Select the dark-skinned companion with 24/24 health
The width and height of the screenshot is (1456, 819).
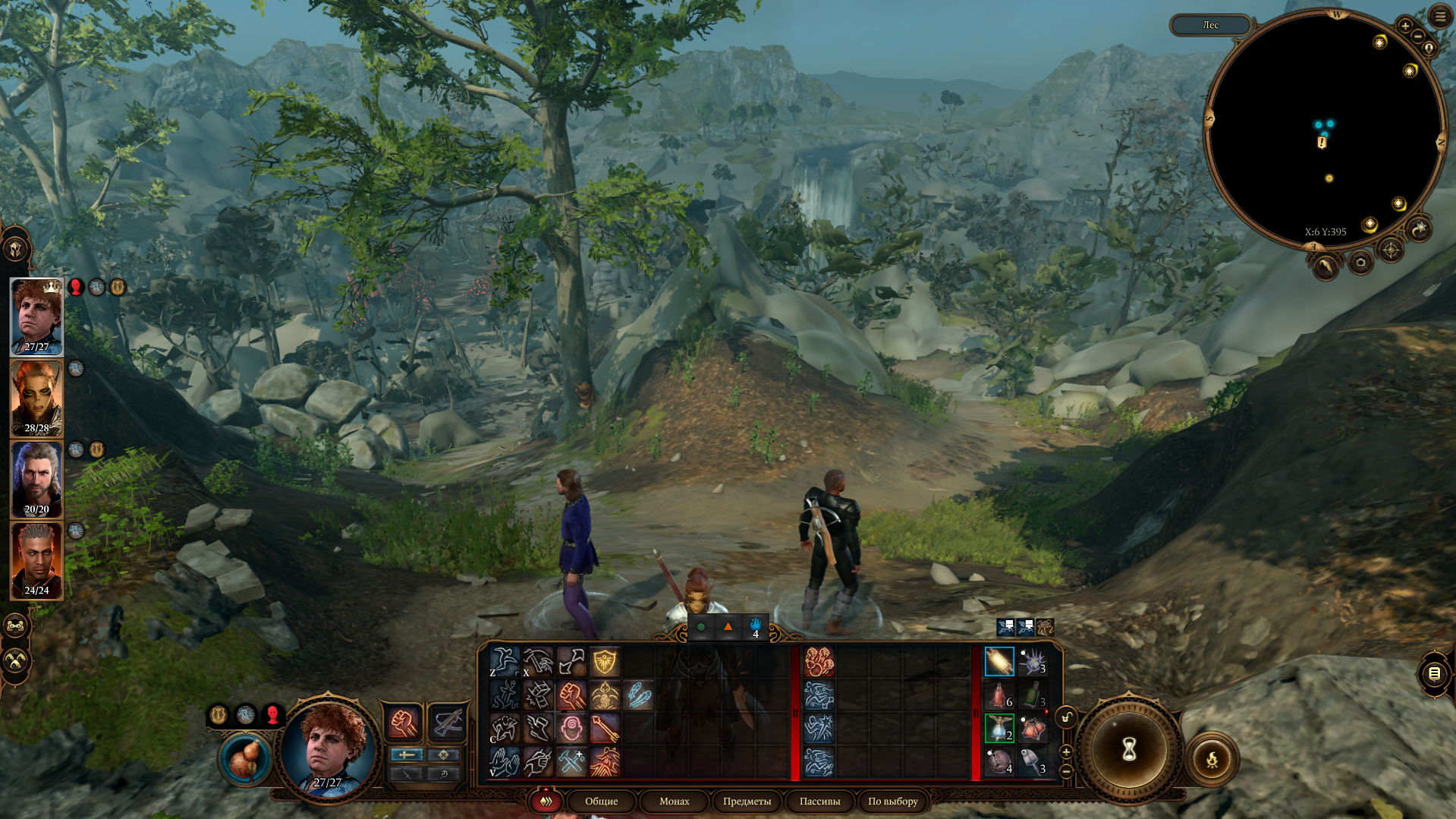click(x=36, y=561)
